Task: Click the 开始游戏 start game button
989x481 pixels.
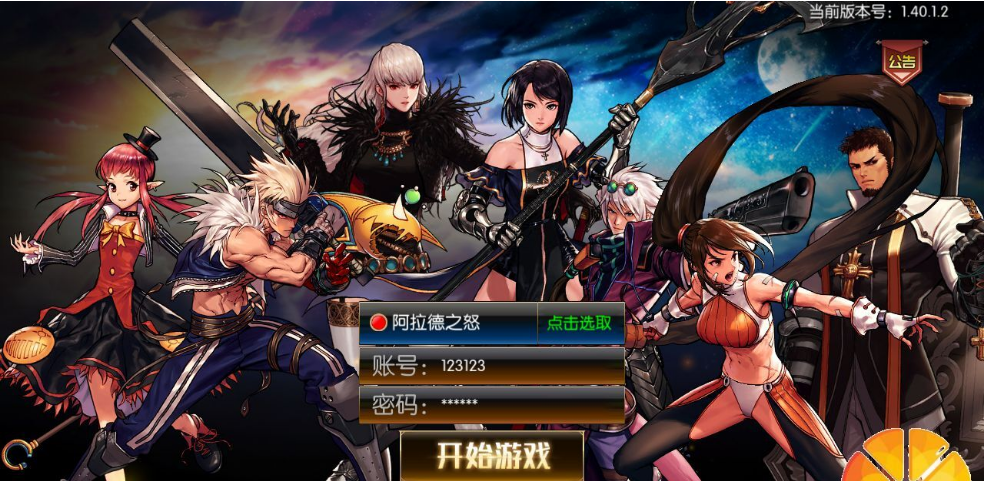Action: 492,455
